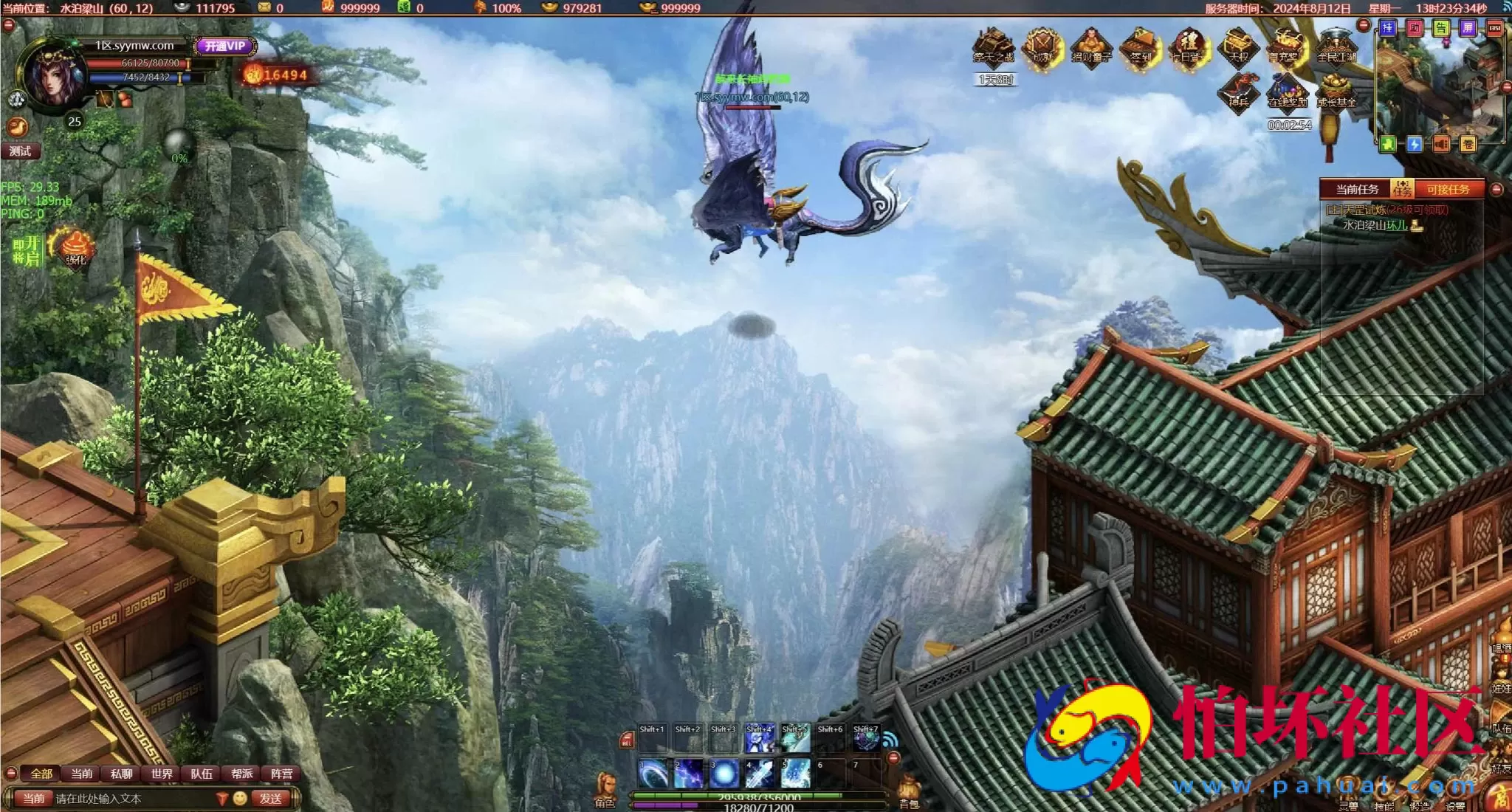This screenshot has height=812, width=1512.
Task: Use the ice sword skill in slot 4
Action: pos(760,774)
